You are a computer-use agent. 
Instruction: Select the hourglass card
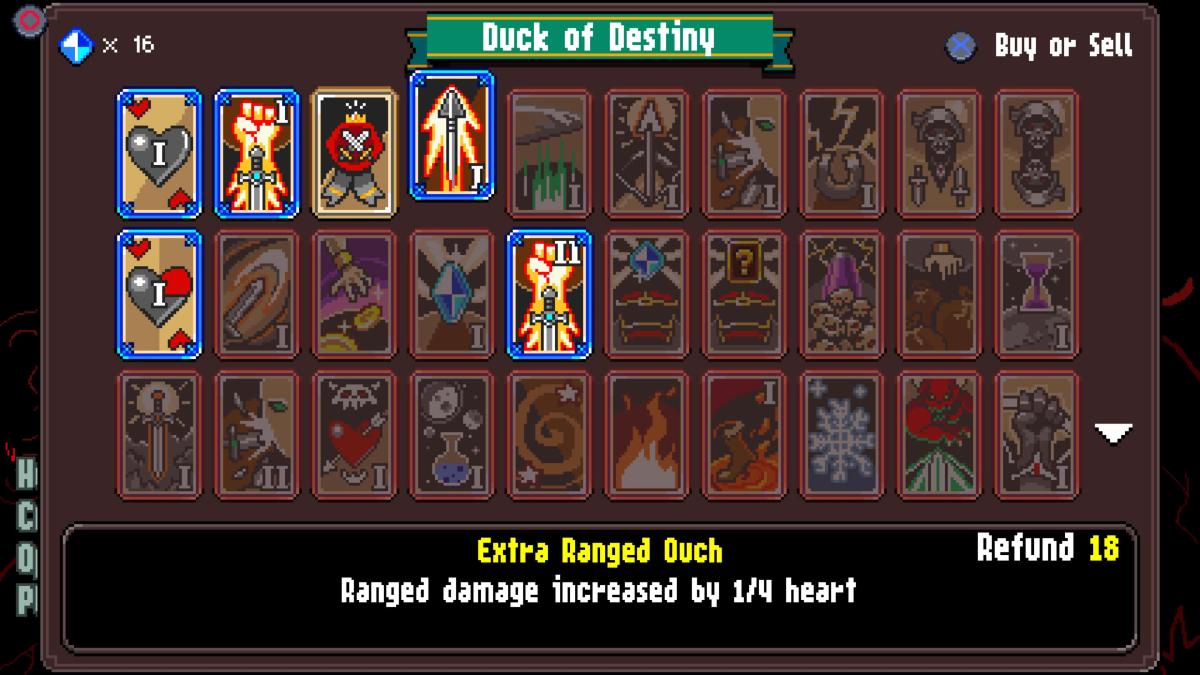click(1037, 294)
